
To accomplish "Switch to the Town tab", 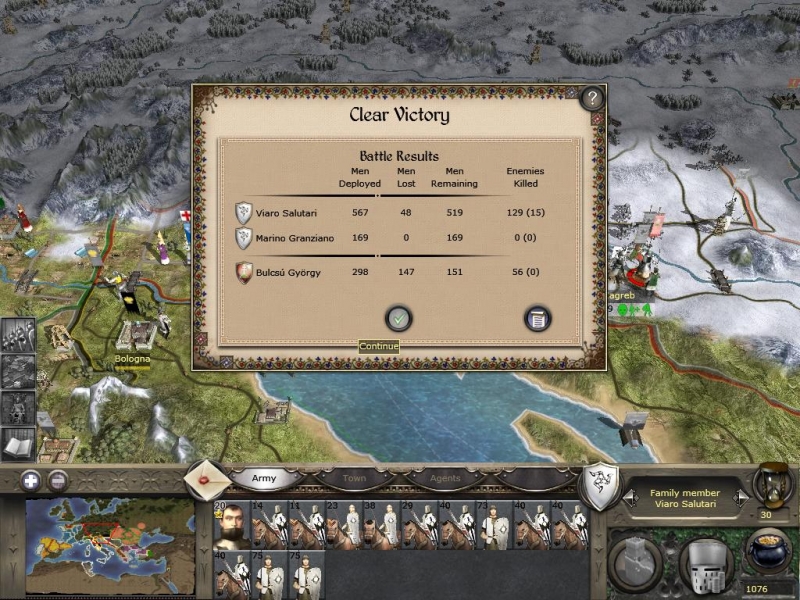I will [x=355, y=478].
